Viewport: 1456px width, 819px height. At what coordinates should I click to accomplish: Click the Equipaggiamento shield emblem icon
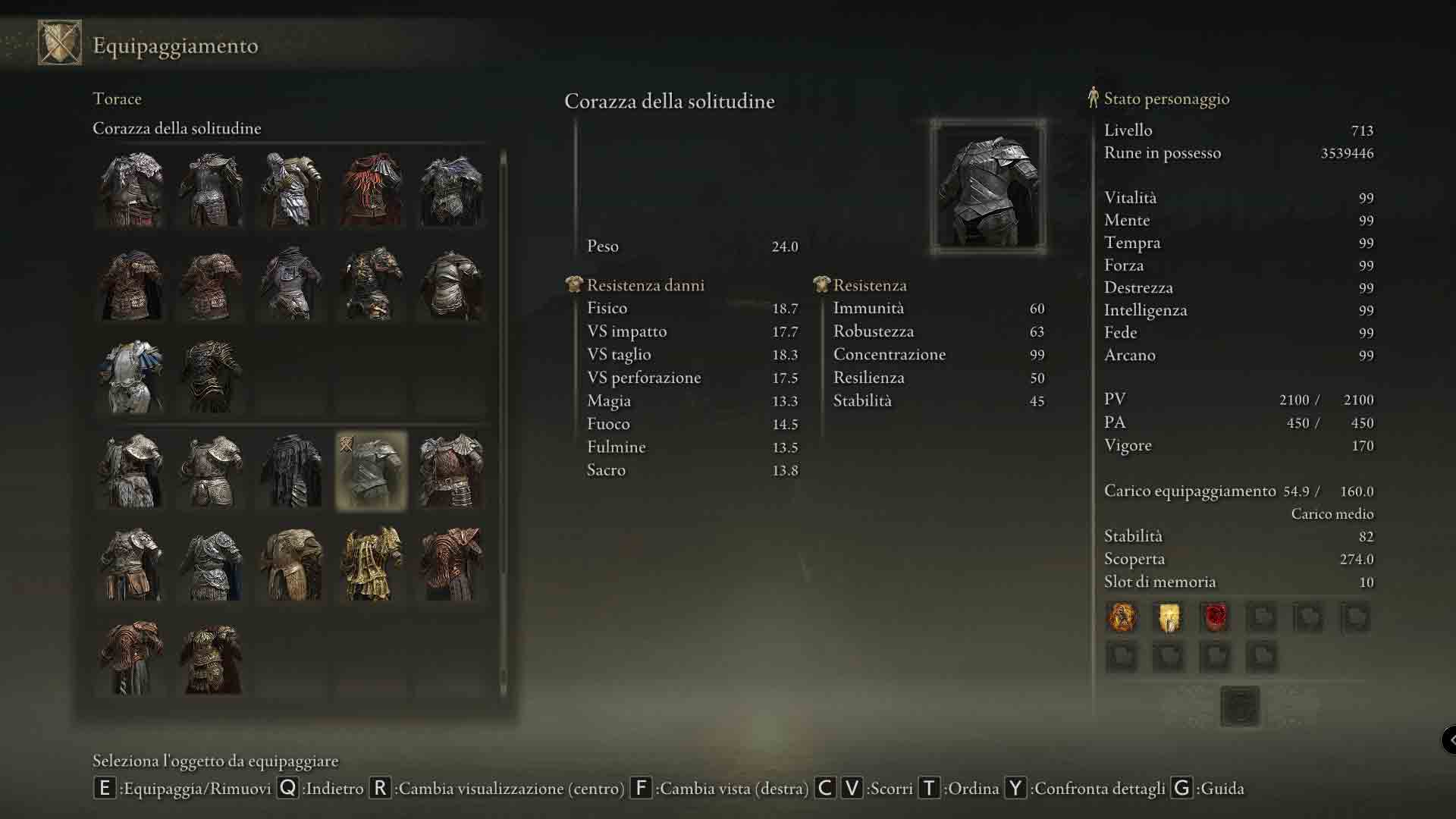60,42
